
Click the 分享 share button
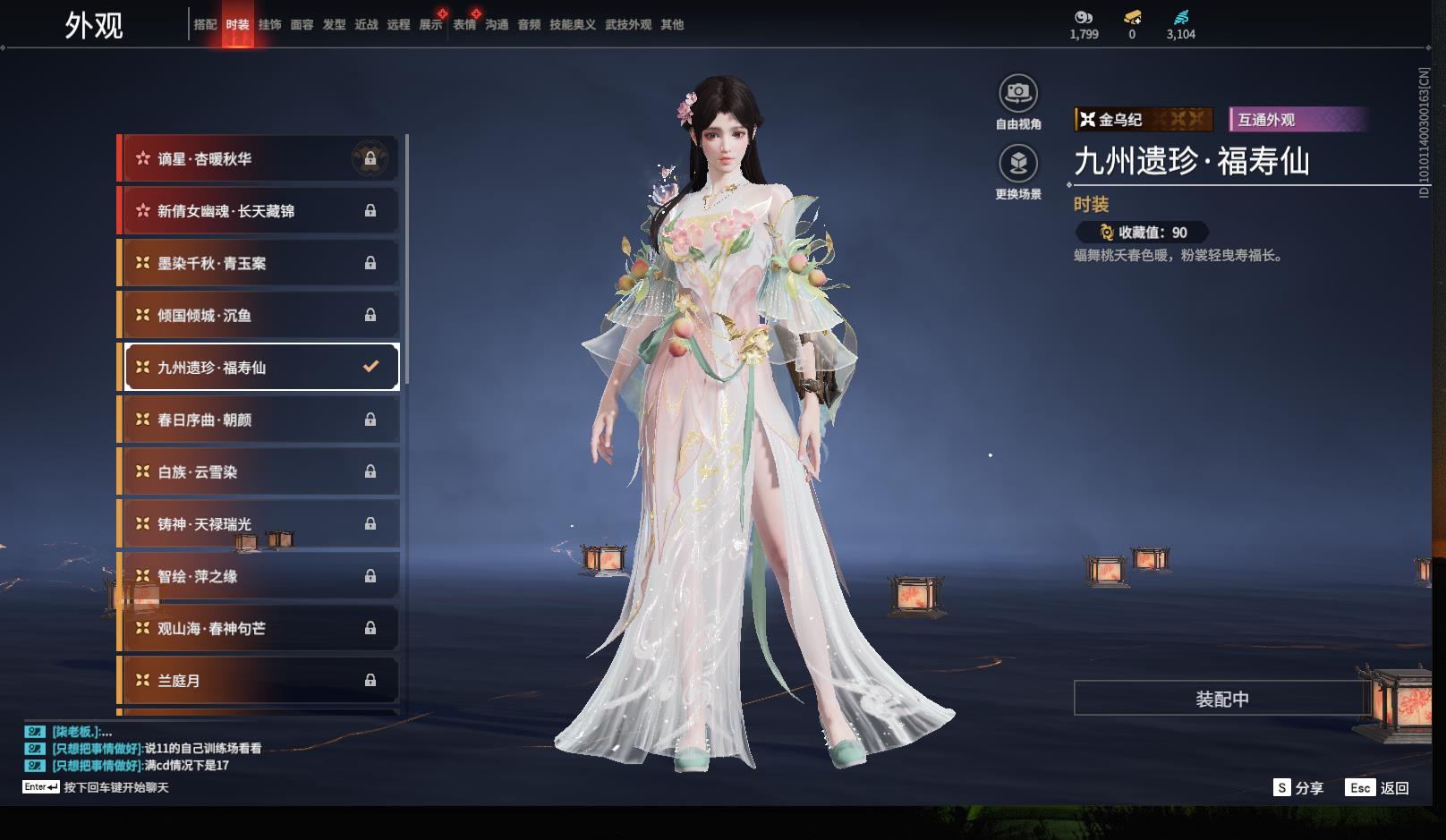click(1298, 788)
